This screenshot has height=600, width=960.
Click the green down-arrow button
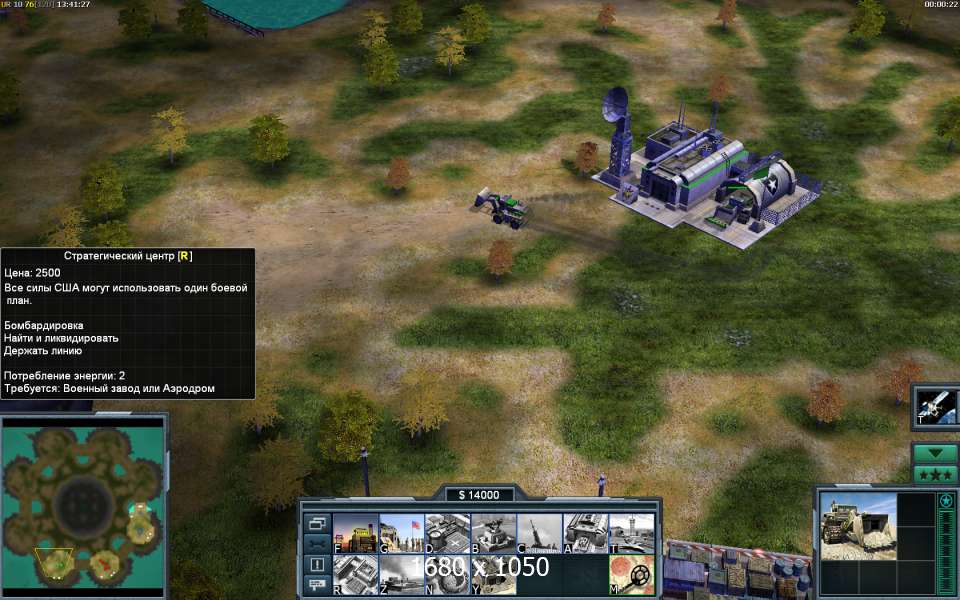pyautogui.click(x=936, y=453)
